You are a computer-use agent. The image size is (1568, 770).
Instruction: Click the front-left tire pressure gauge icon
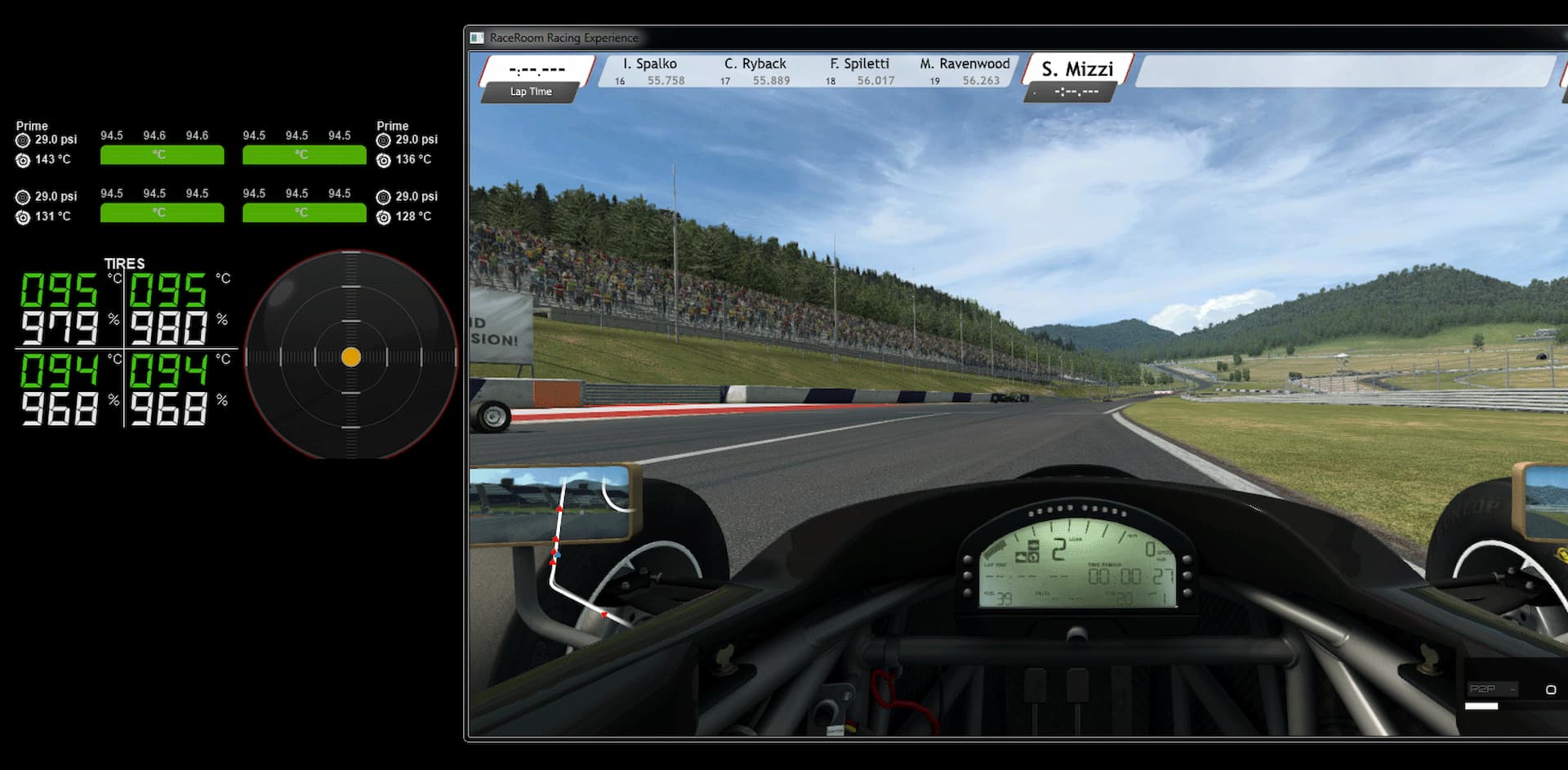(x=22, y=139)
